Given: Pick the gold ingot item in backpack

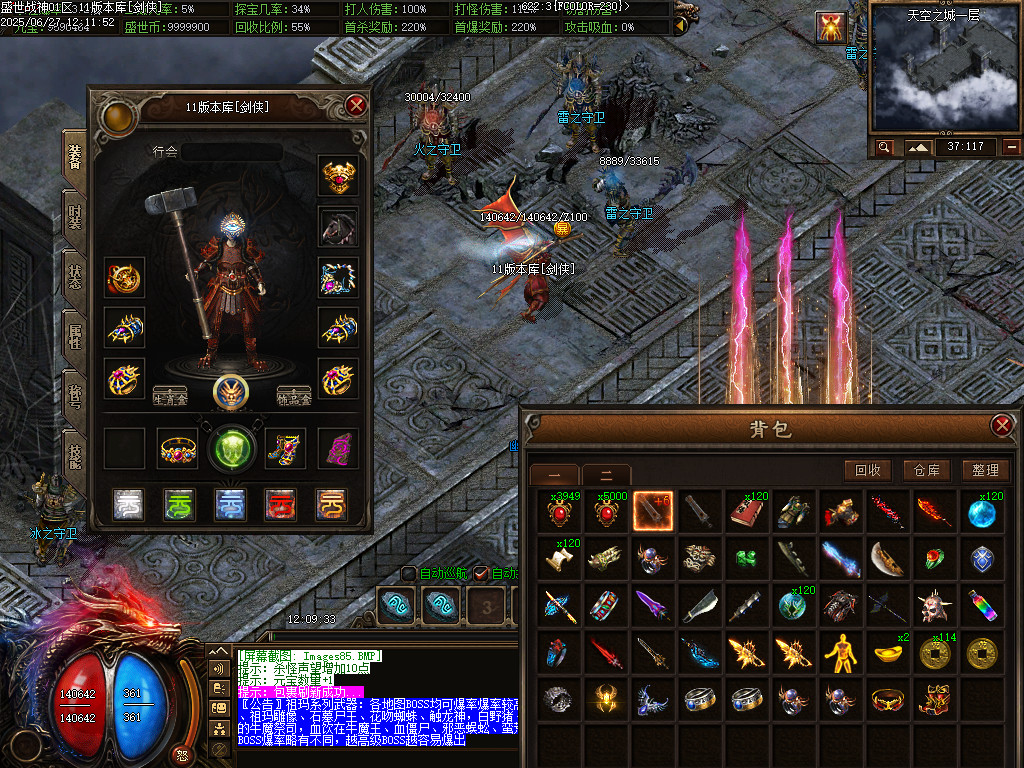Looking at the screenshot, I should [887, 653].
